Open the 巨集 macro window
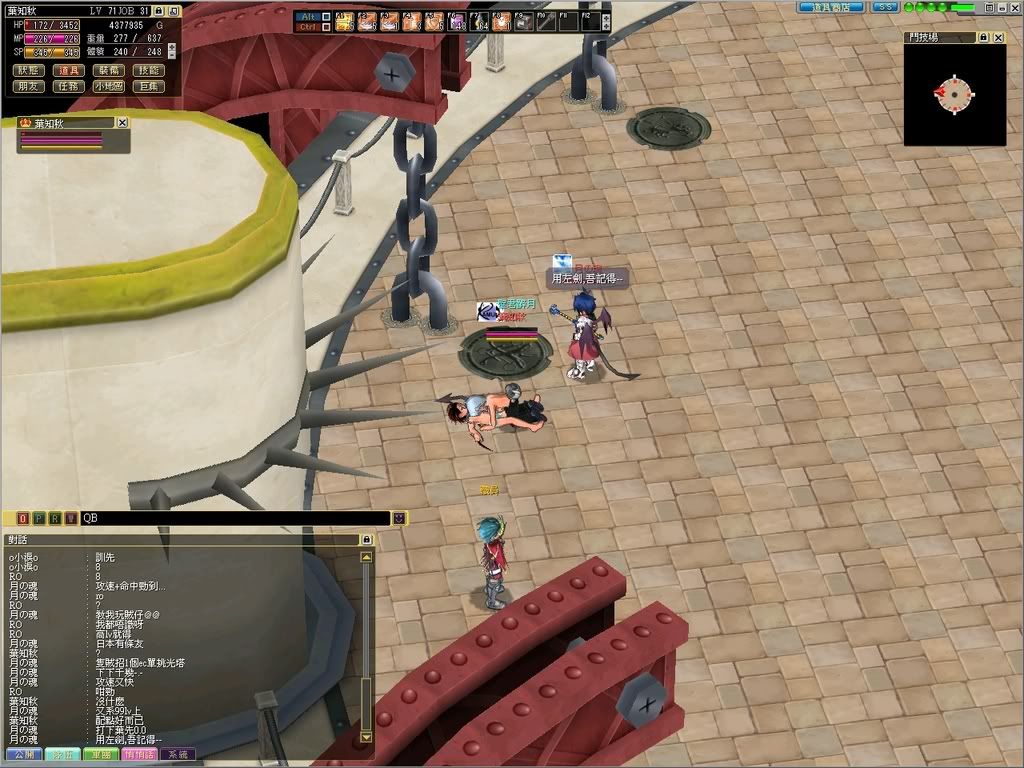Viewport: 1024px width, 768px height. coord(149,86)
